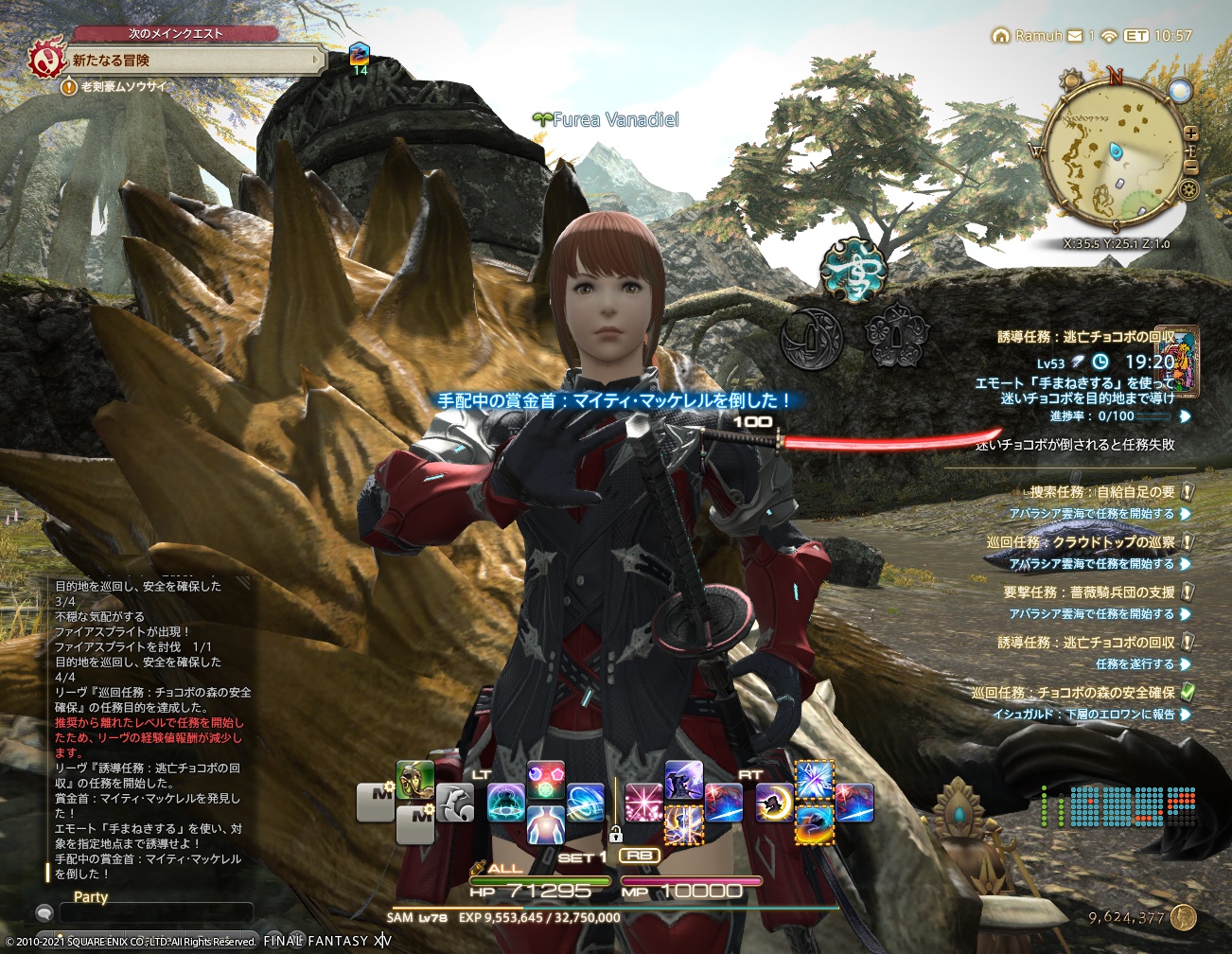The image size is (1232, 954).
Task: Open minimap settings with the gear icon
Action: tap(1188, 189)
